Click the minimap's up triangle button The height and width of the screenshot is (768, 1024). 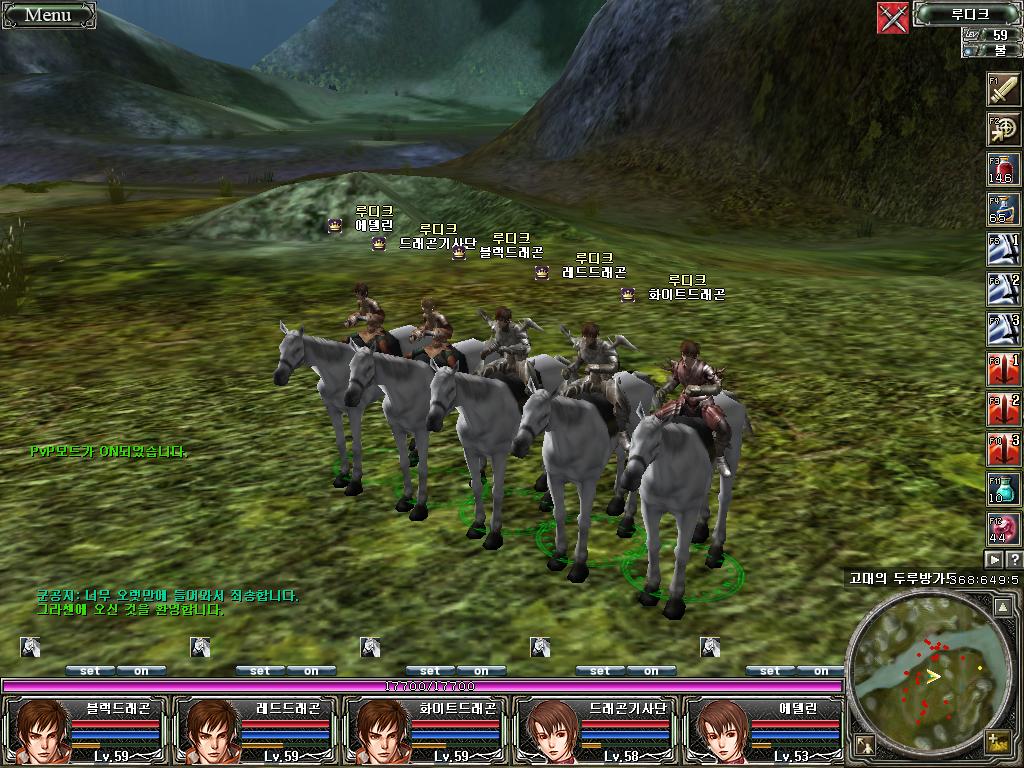1002,606
